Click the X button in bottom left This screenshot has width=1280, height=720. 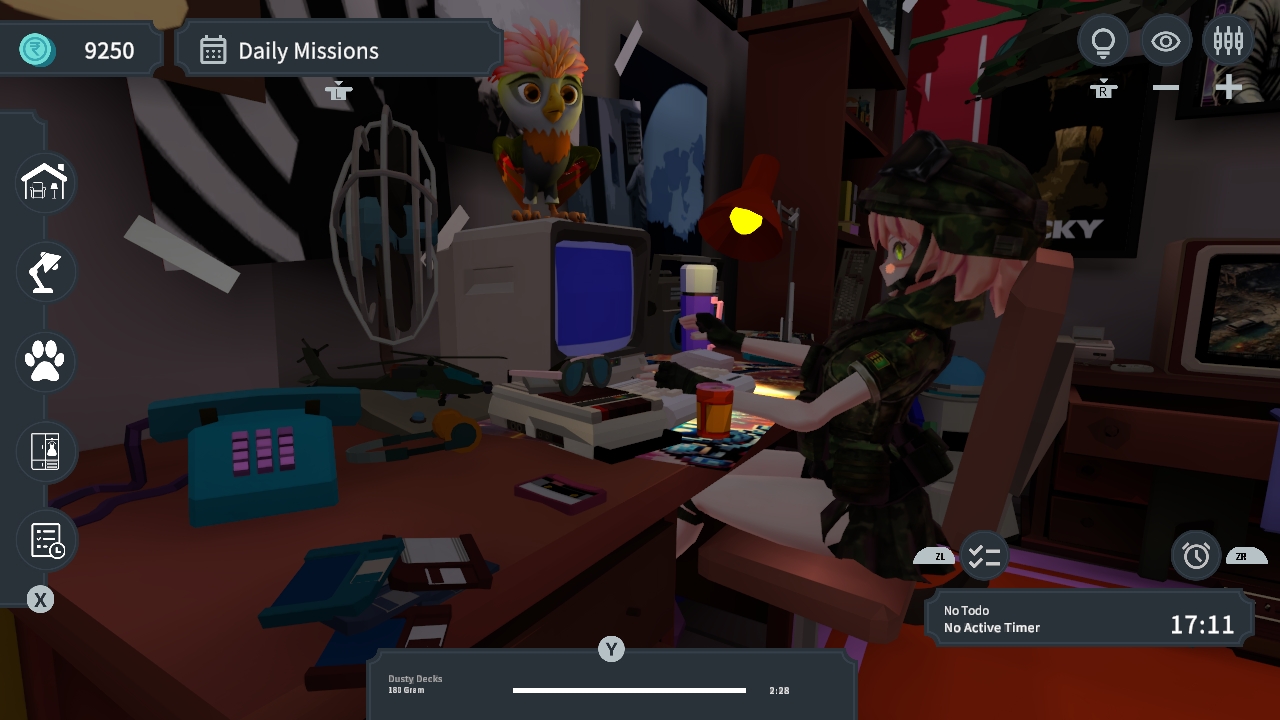pyautogui.click(x=40, y=599)
